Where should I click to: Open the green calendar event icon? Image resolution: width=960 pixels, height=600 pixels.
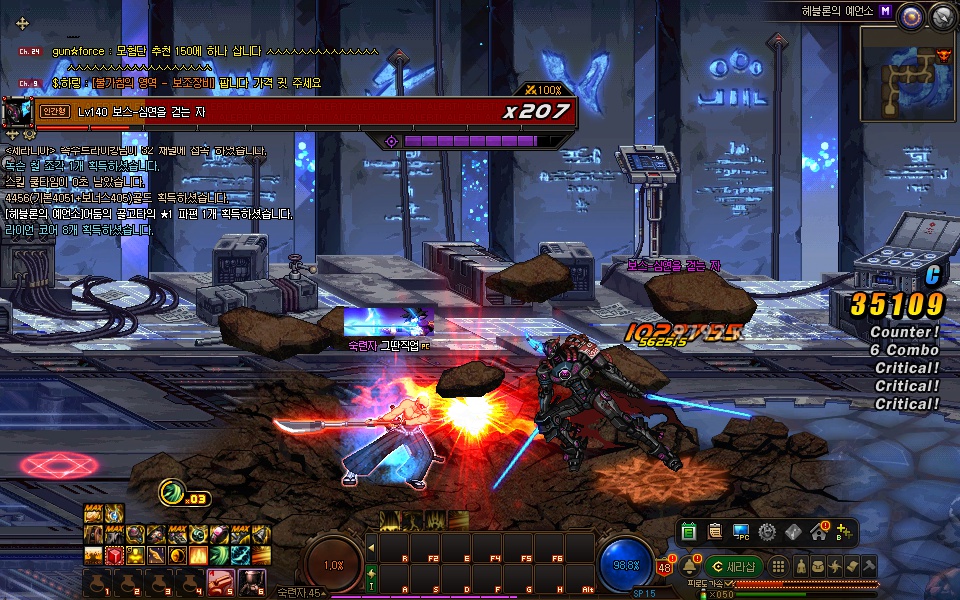688,532
